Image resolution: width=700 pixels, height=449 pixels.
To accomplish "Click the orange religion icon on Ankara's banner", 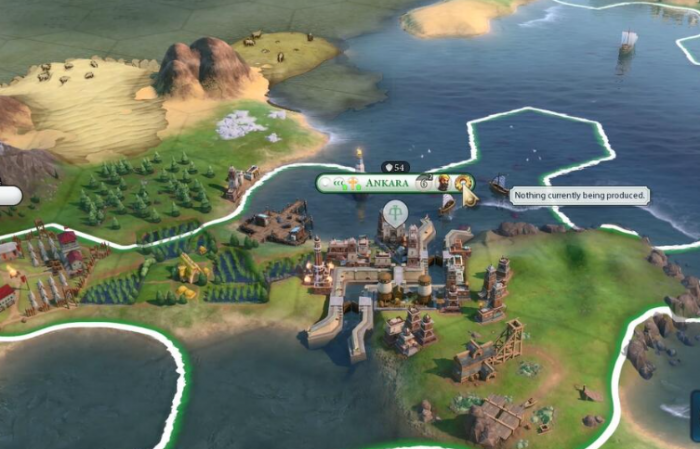I will 352,183.
